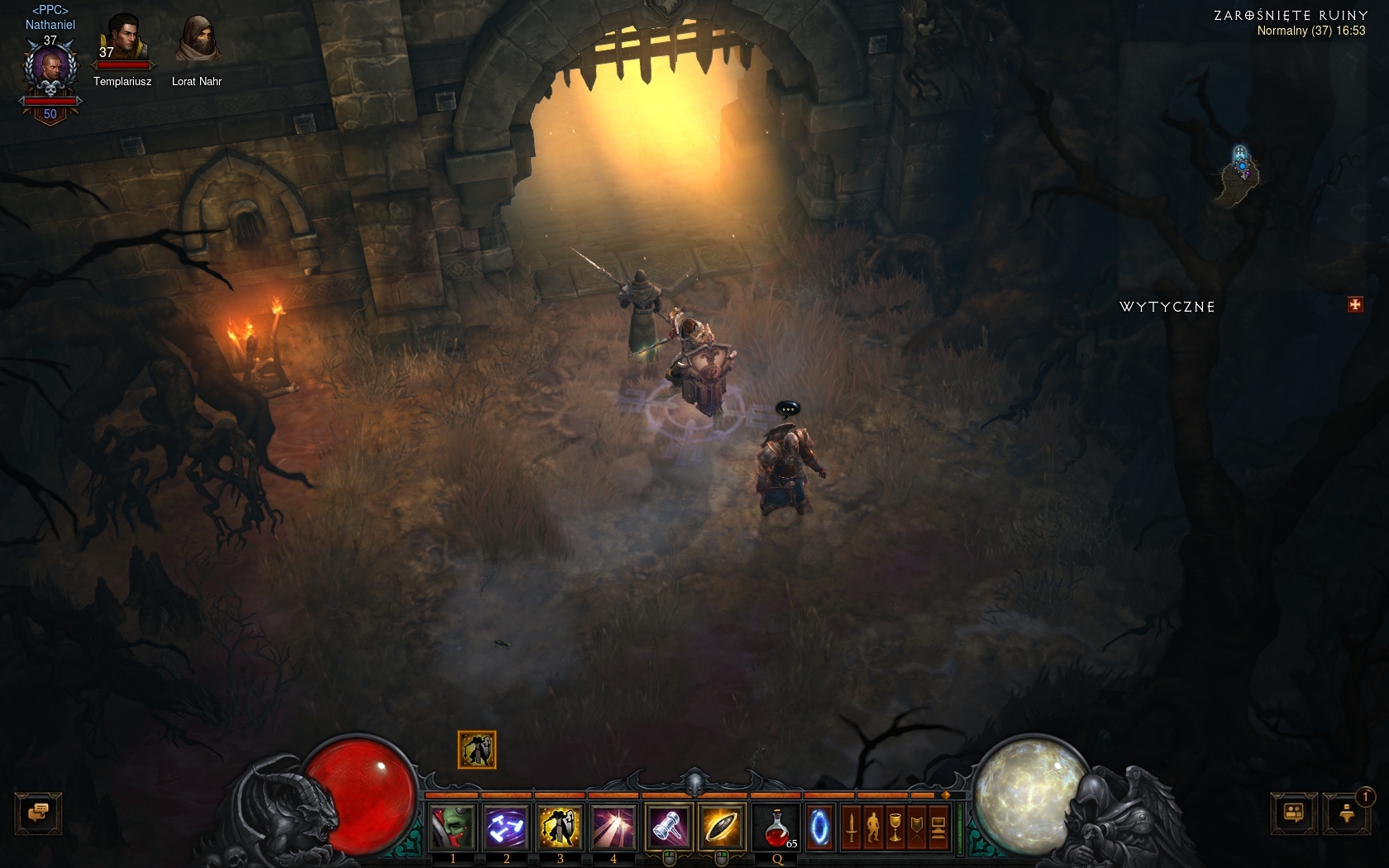Select the glowing shield right-mouse skill

click(721, 827)
